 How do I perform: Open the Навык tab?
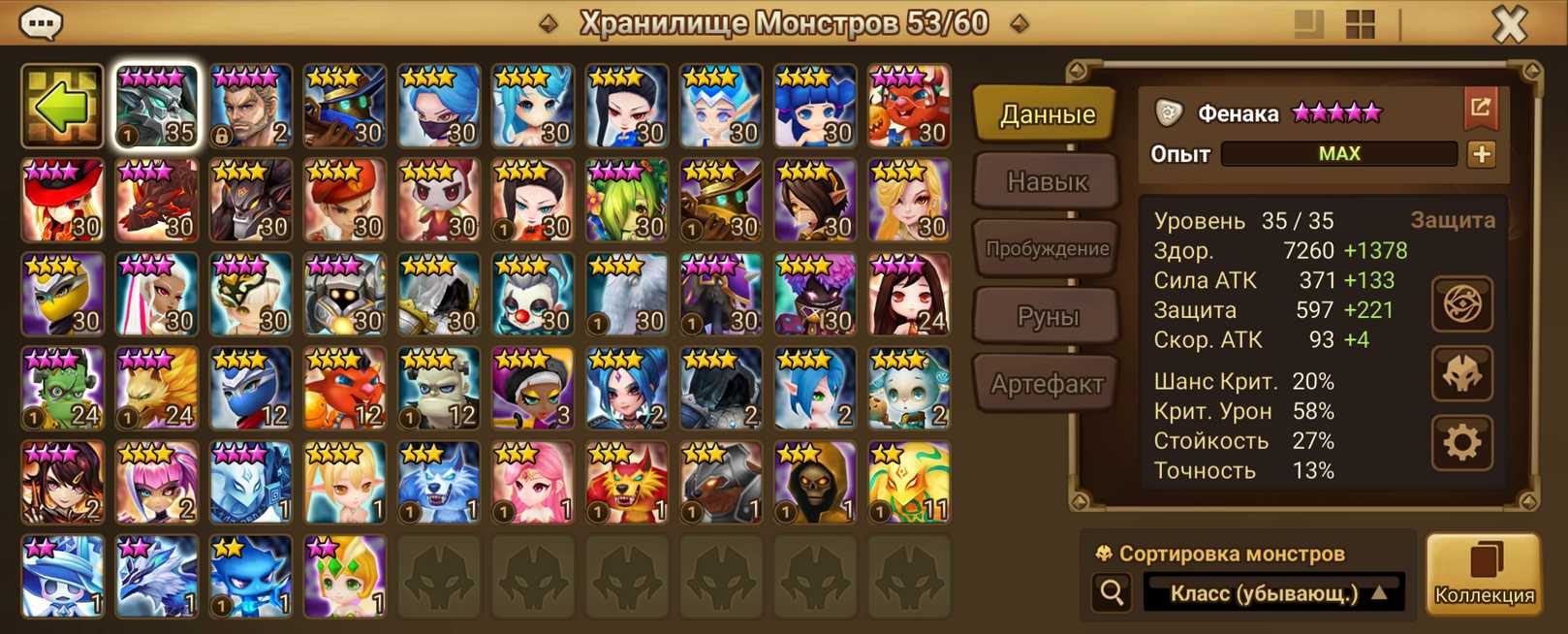(1047, 181)
